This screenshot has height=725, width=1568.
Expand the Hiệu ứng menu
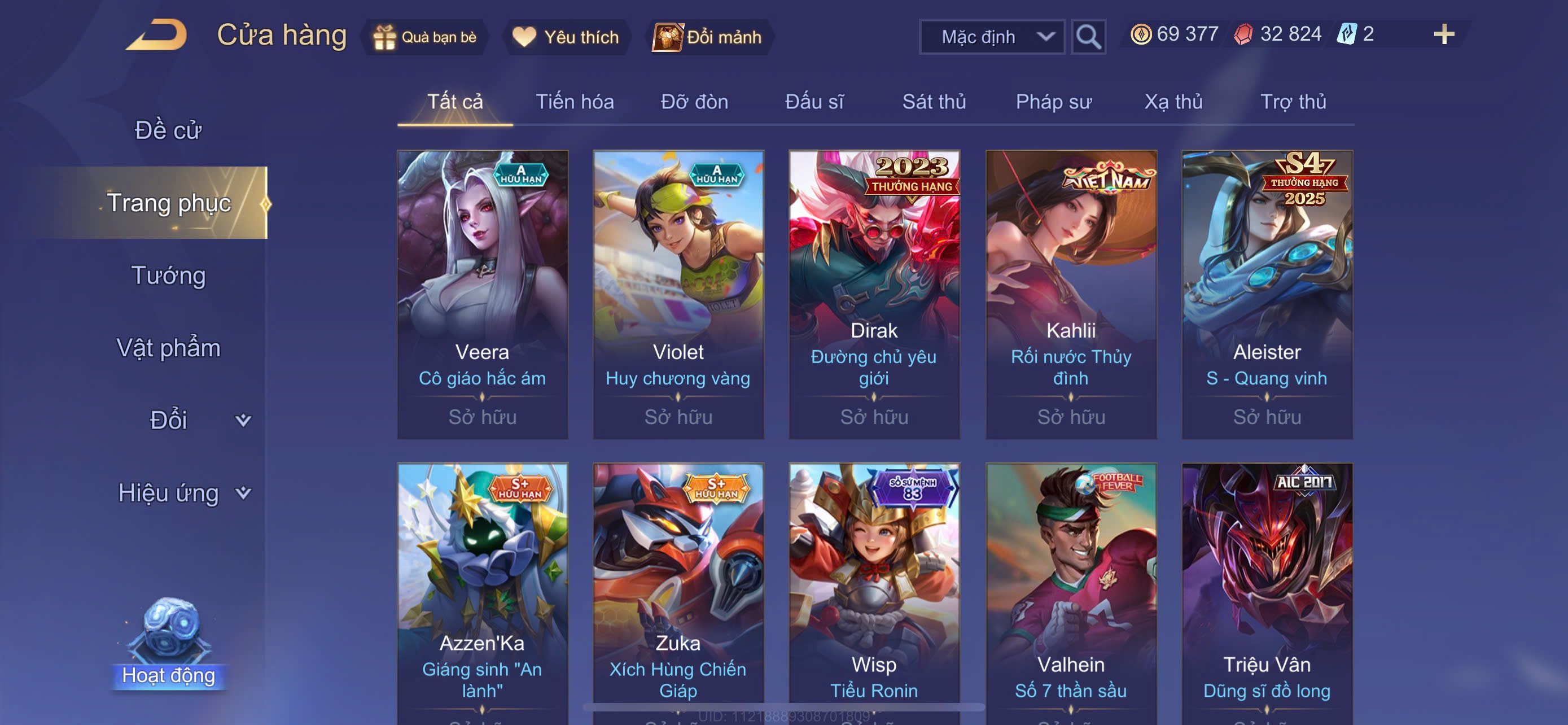click(x=183, y=493)
